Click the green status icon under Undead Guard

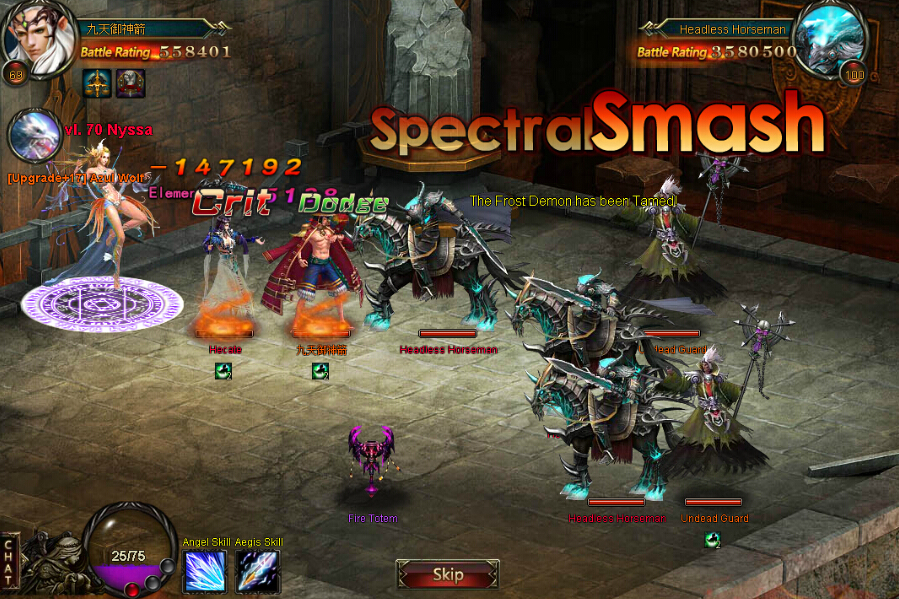click(x=712, y=540)
